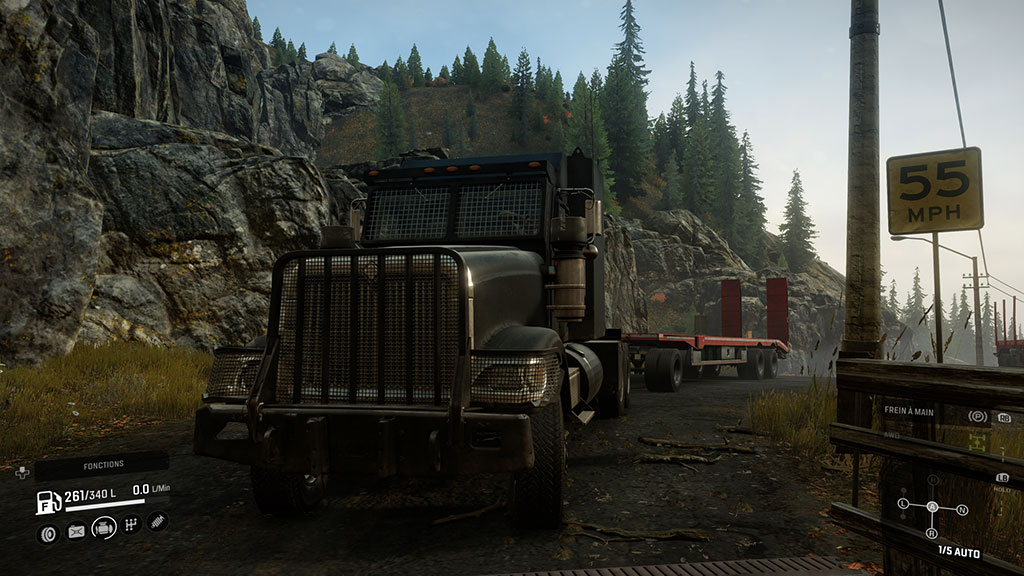Screen dimensions: 1024x576
Task: Select the A automatic gear
Action: (x=933, y=506)
